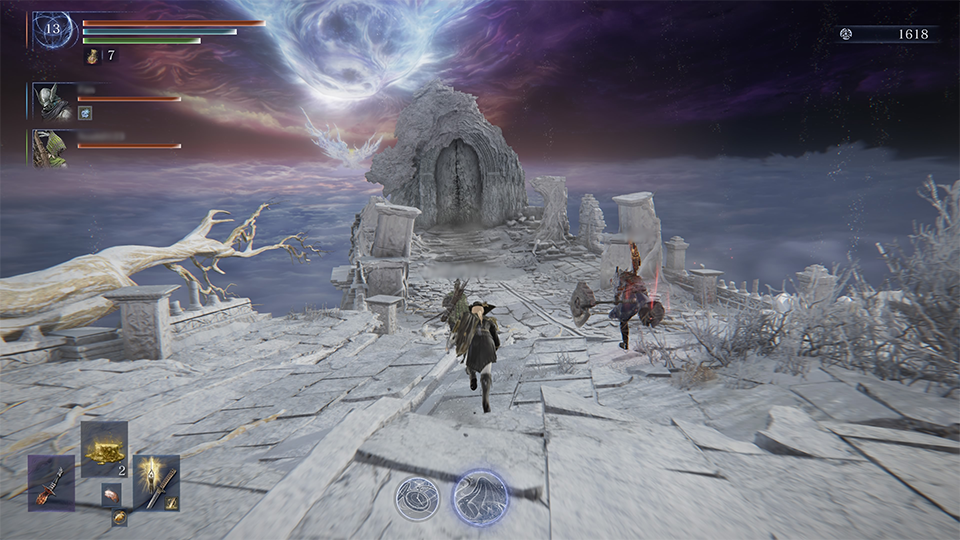Screen dimensions: 960x540
Task: Click the blue status icon under first teammate
Action: tap(86, 115)
